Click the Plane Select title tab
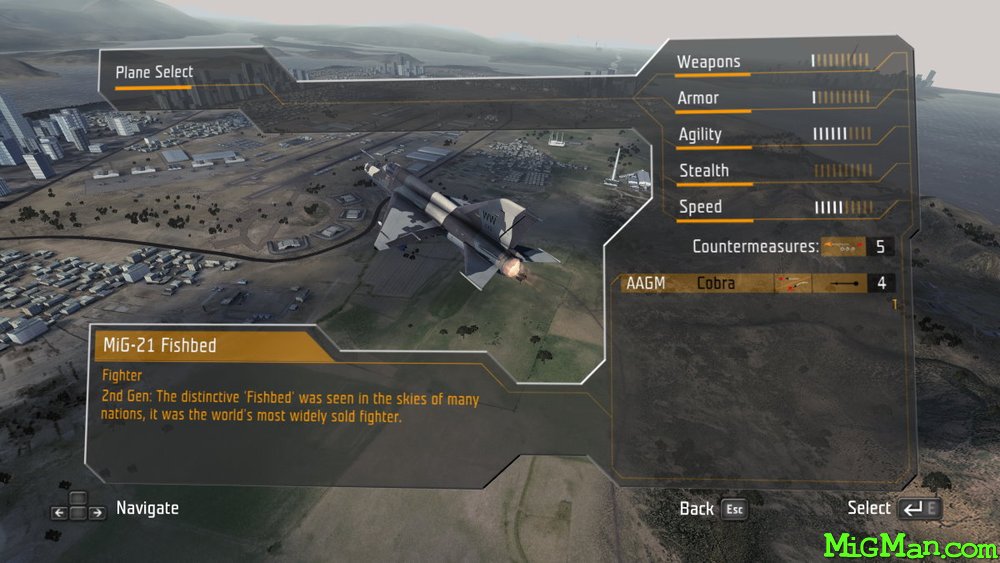This screenshot has height=563, width=1000. [x=154, y=72]
